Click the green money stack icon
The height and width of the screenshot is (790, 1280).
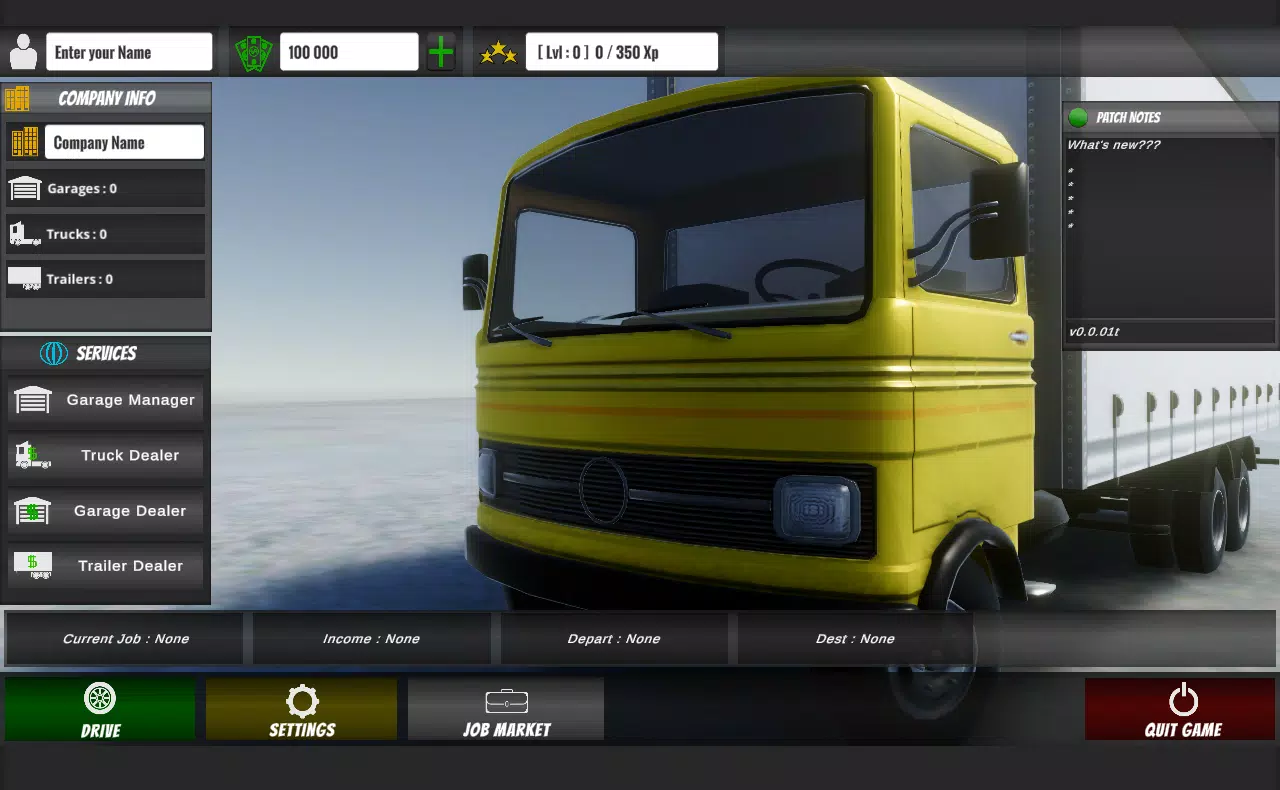coord(253,50)
